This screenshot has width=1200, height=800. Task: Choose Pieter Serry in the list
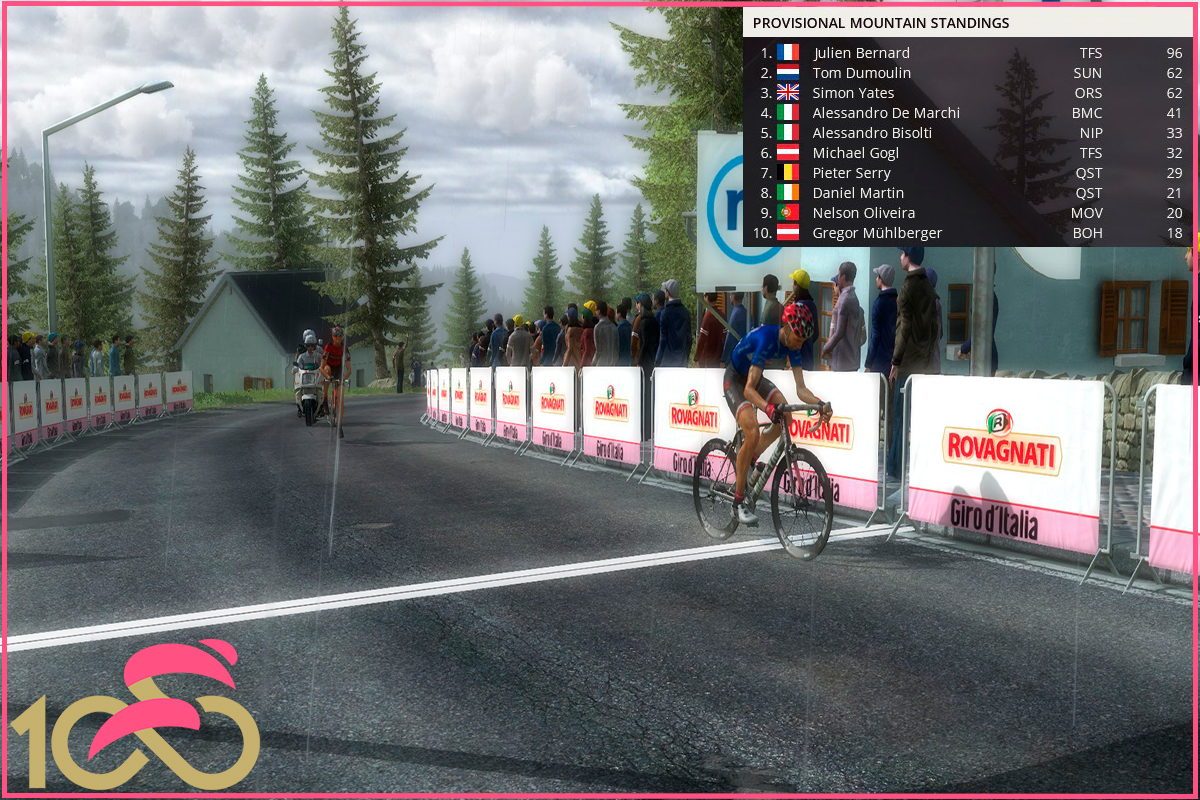pyautogui.click(x=851, y=173)
